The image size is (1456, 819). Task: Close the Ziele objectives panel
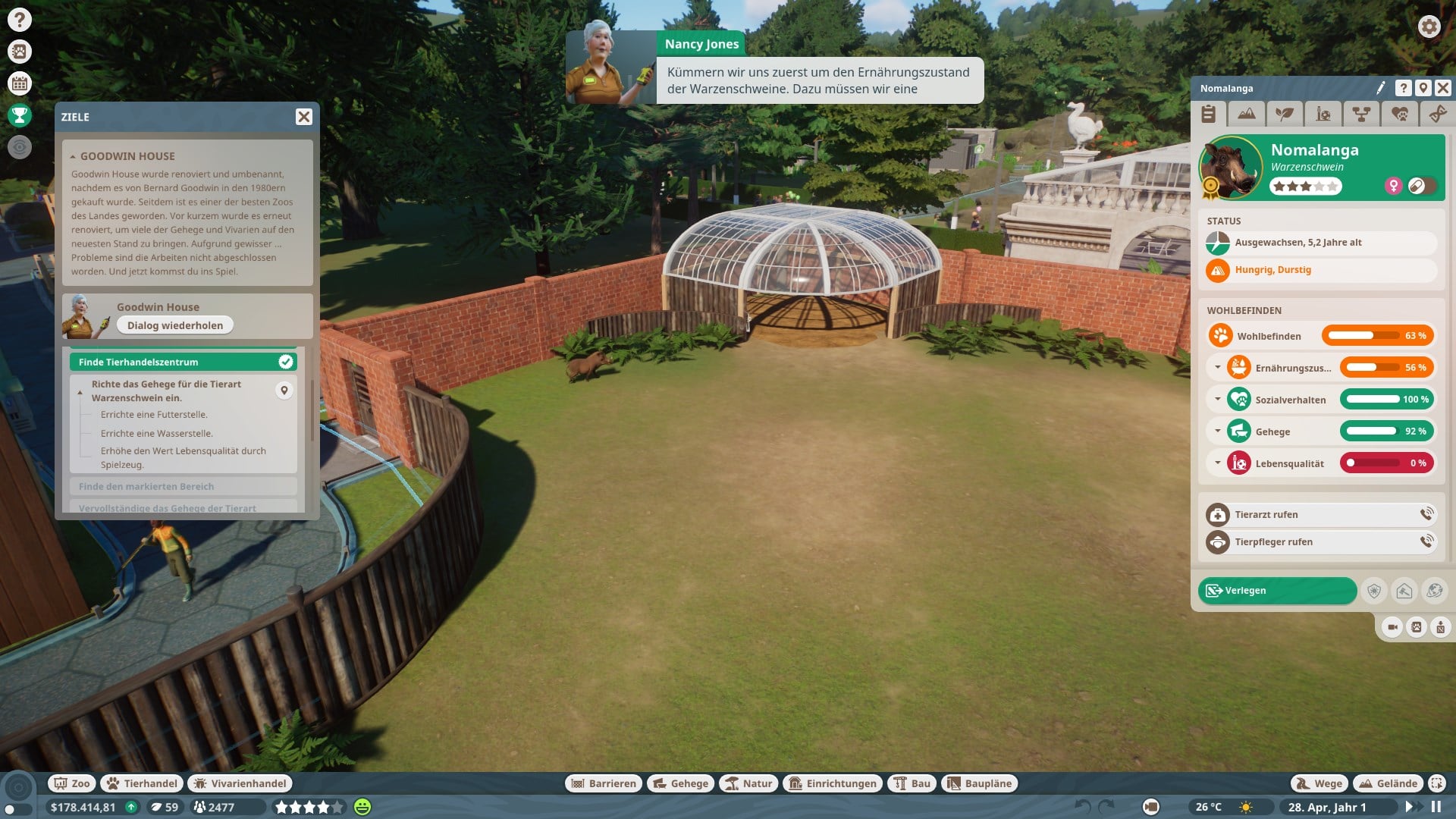tap(303, 117)
